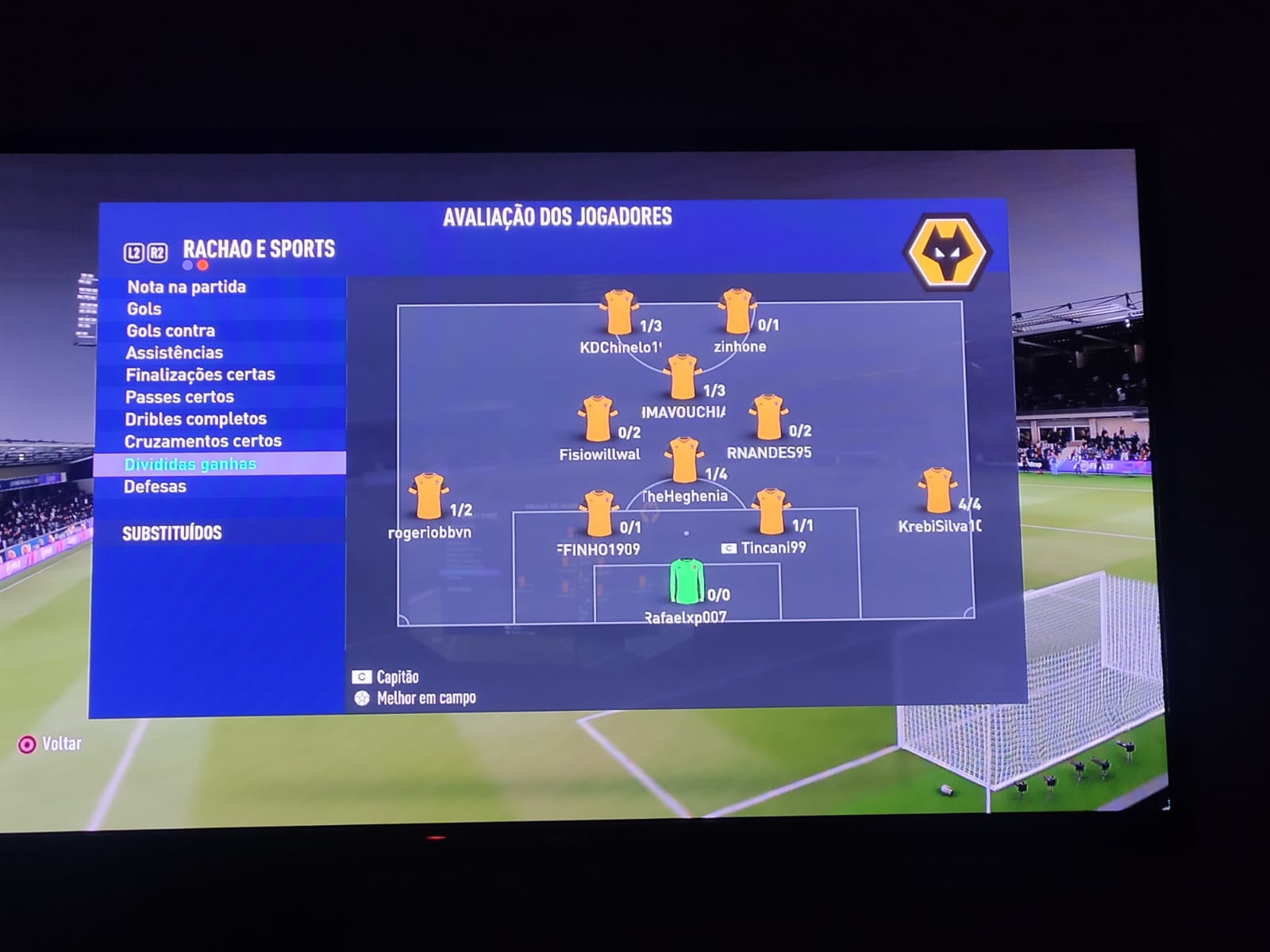Choose Dribles completos stat
1270x952 pixels.
tap(195, 419)
